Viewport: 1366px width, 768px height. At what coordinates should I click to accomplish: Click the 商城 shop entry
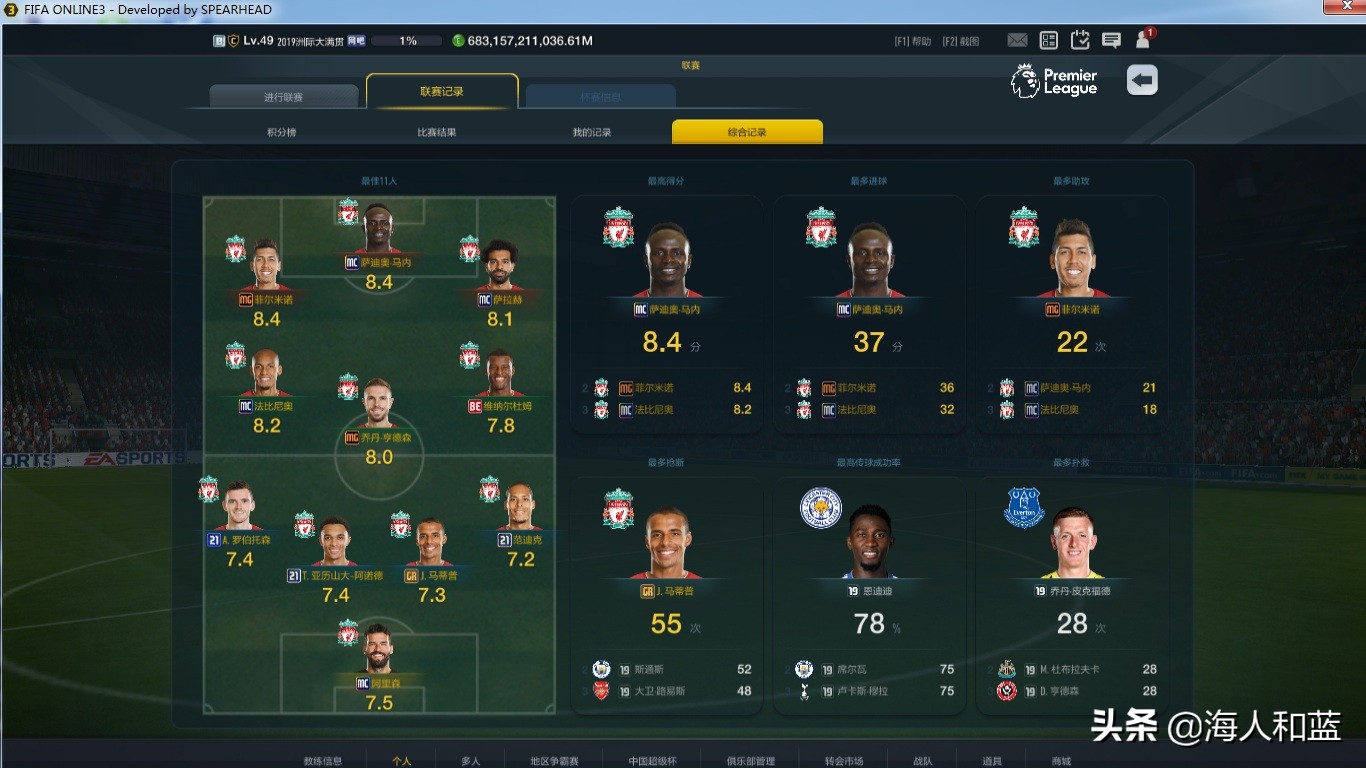coord(1058,759)
